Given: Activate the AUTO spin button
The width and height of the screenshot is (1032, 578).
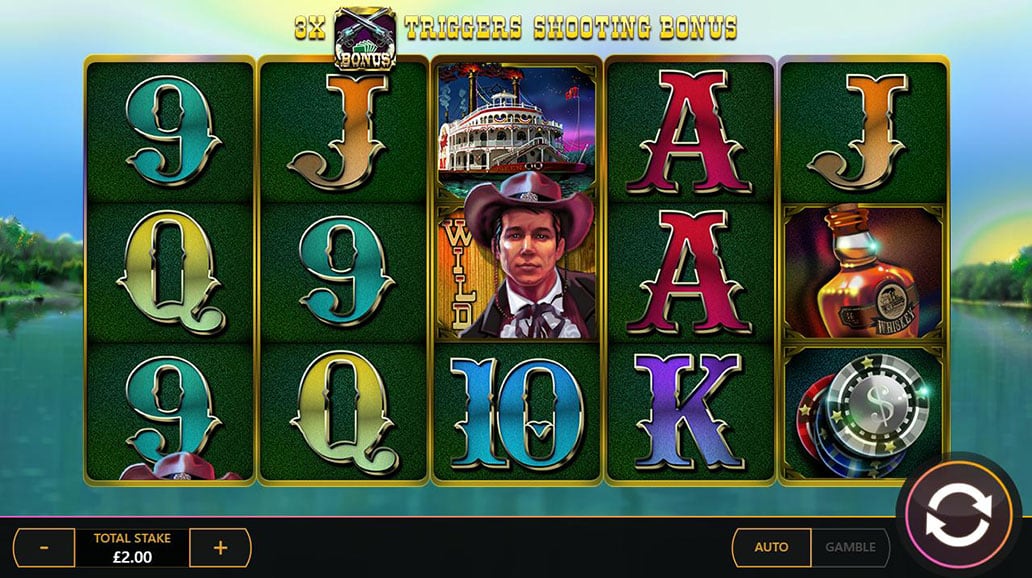Looking at the screenshot, I should click(771, 547).
